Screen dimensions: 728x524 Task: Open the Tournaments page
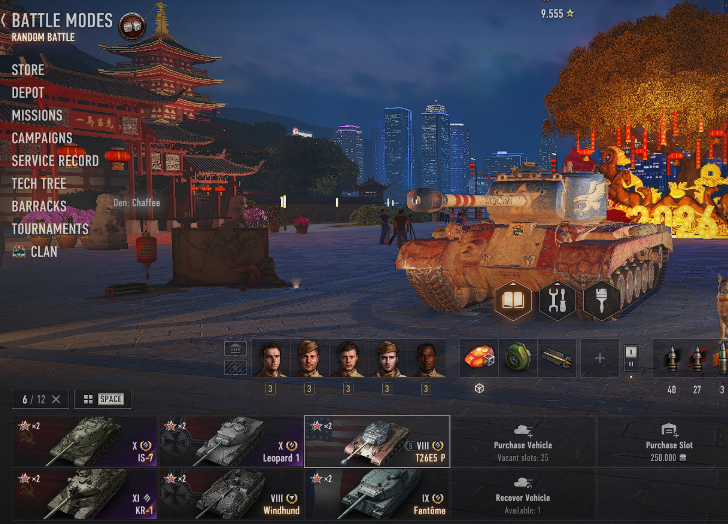pos(50,229)
